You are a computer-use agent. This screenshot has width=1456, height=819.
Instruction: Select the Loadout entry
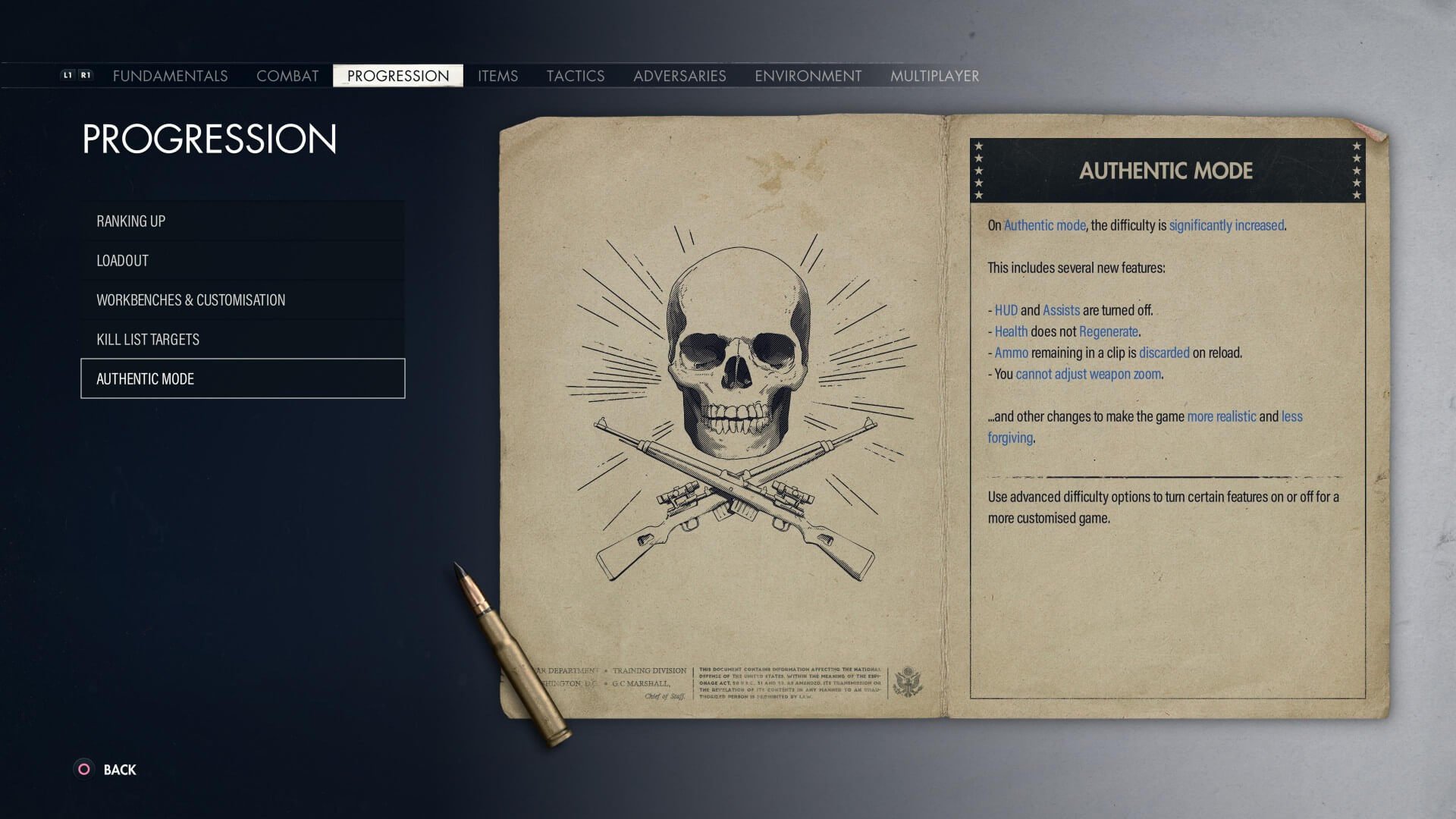243,260
